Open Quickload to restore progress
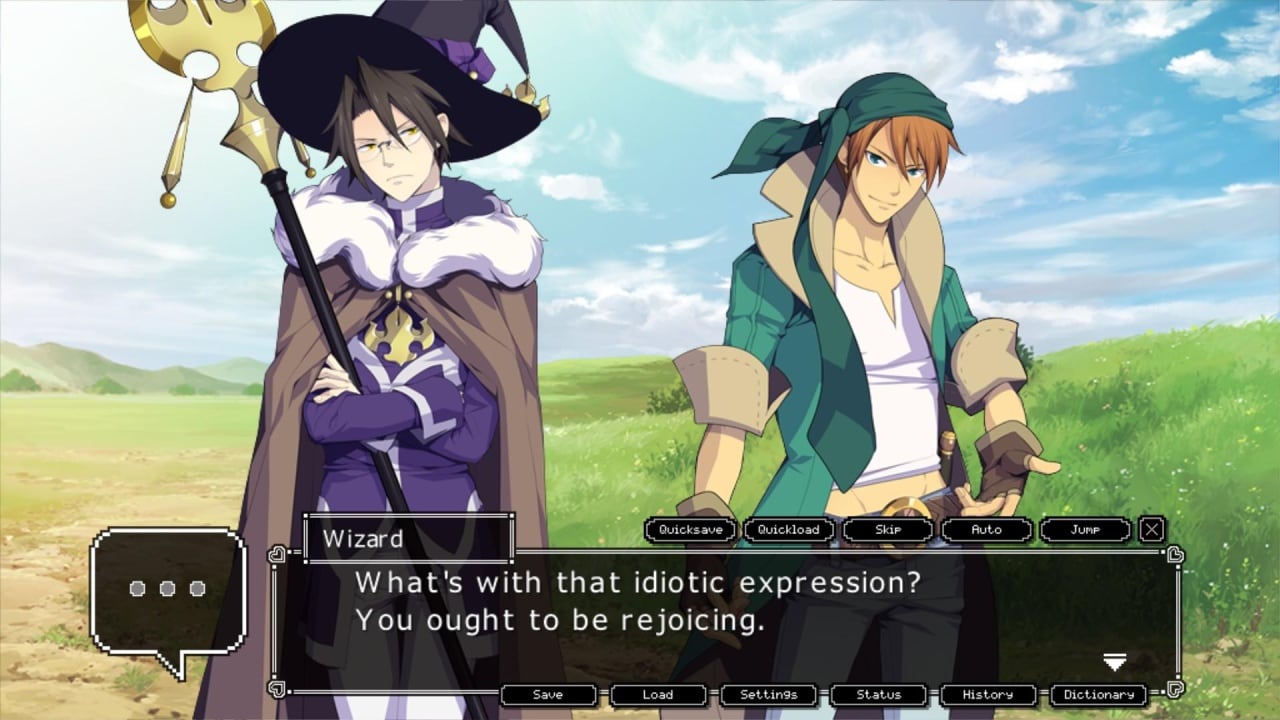The width and height of the screenshot is (1280, 720). coord(788,530)
